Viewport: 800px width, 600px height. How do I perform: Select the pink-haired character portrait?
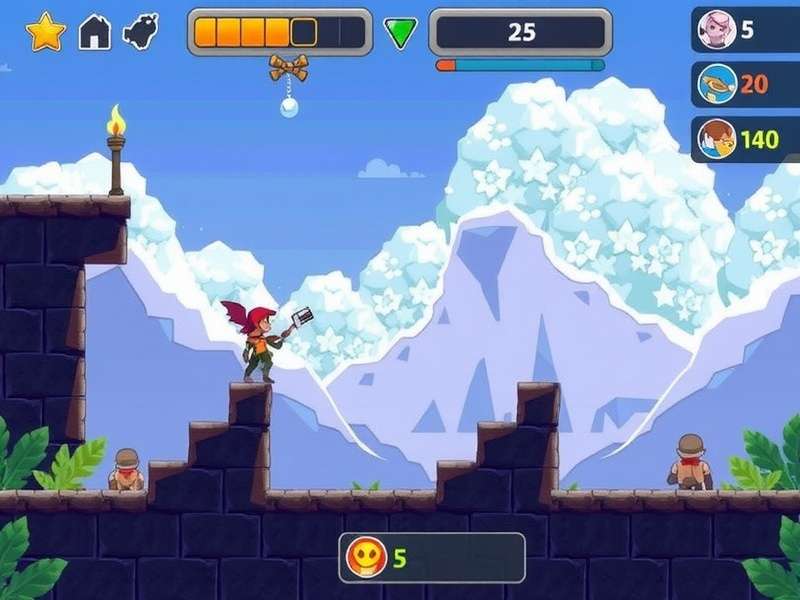pos(717,30)
